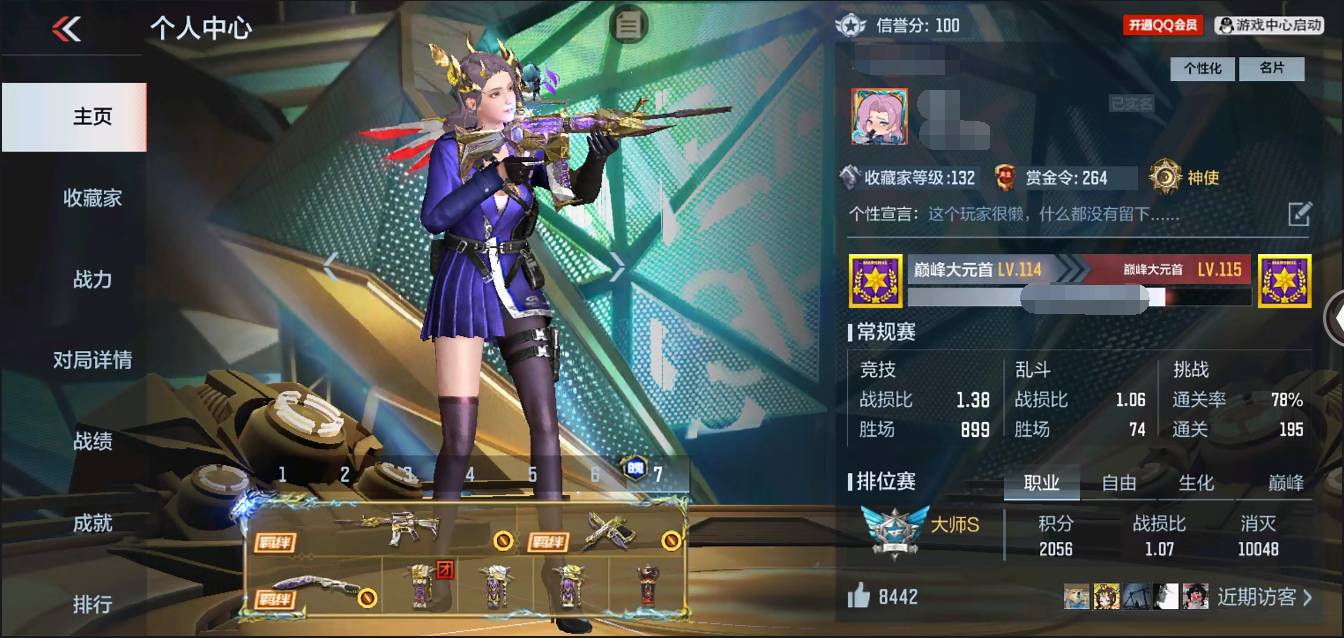Open the 成就 achievements page

92,523
